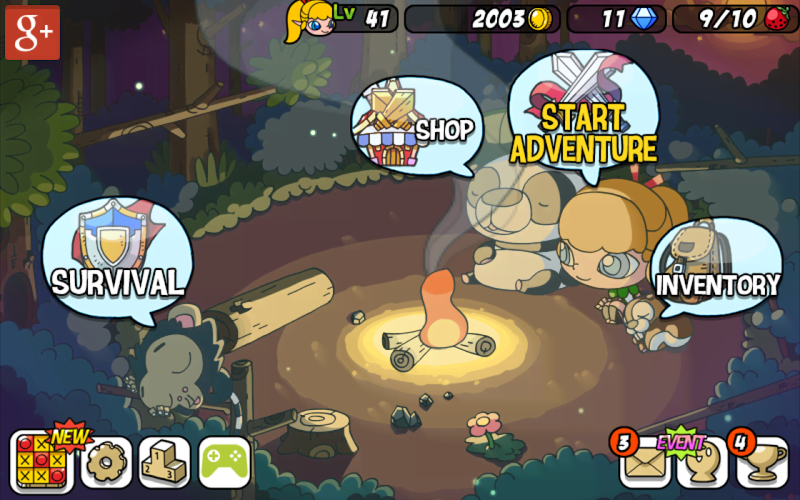
Task: Open the Inventory backpack bubble
Action: 715,268
